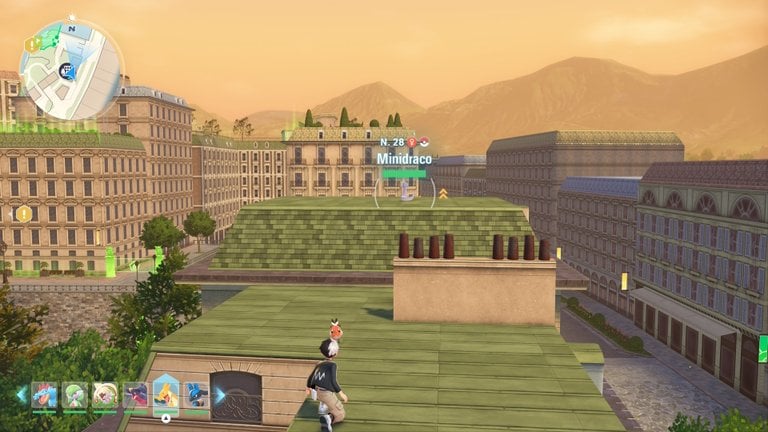Screen dimensions: 768x432
Task: Pick the cream-colored Pokémon party slot
Action: point(105,394)
